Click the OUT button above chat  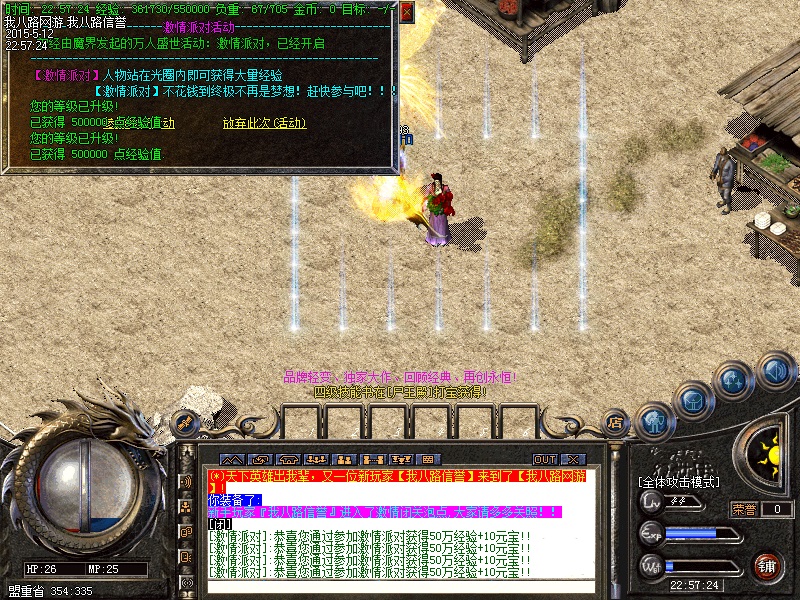(x=545, y=459)
